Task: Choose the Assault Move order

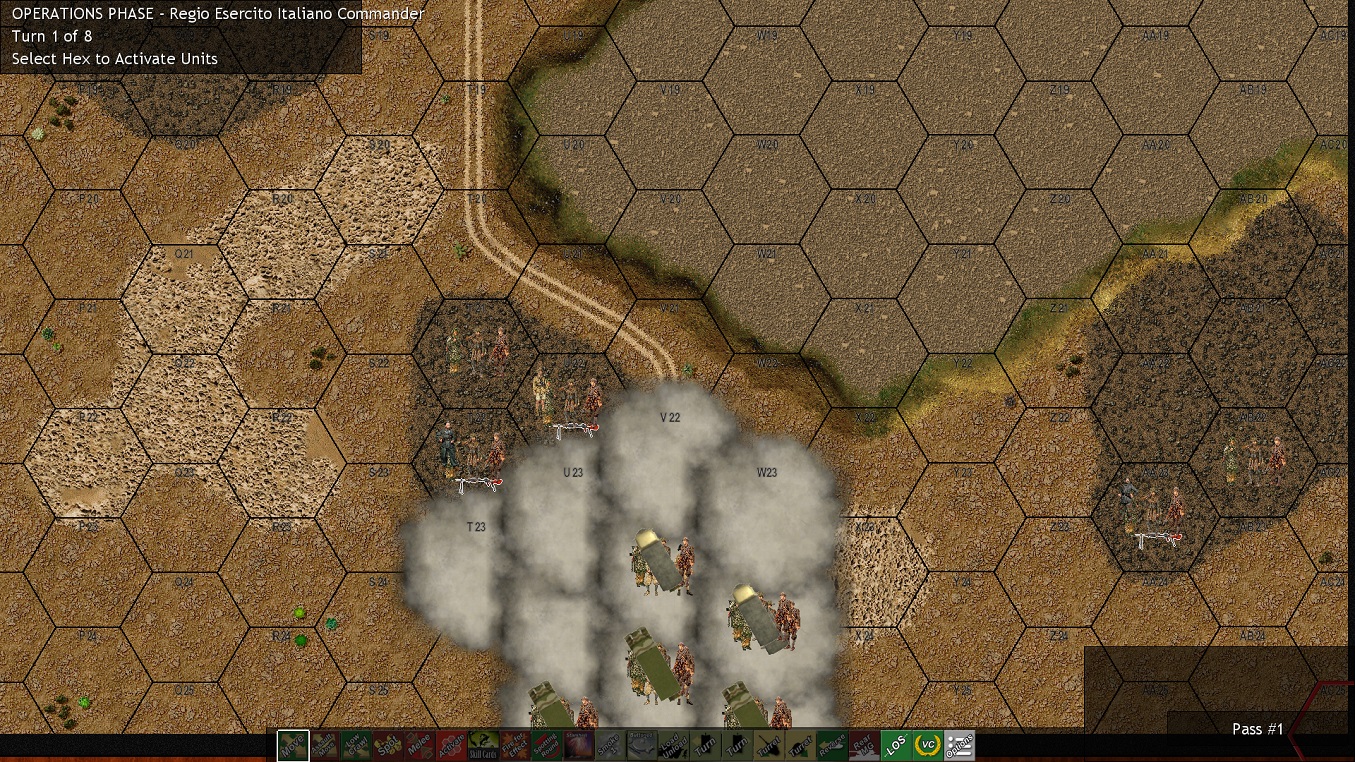Action: click(324, 745)
